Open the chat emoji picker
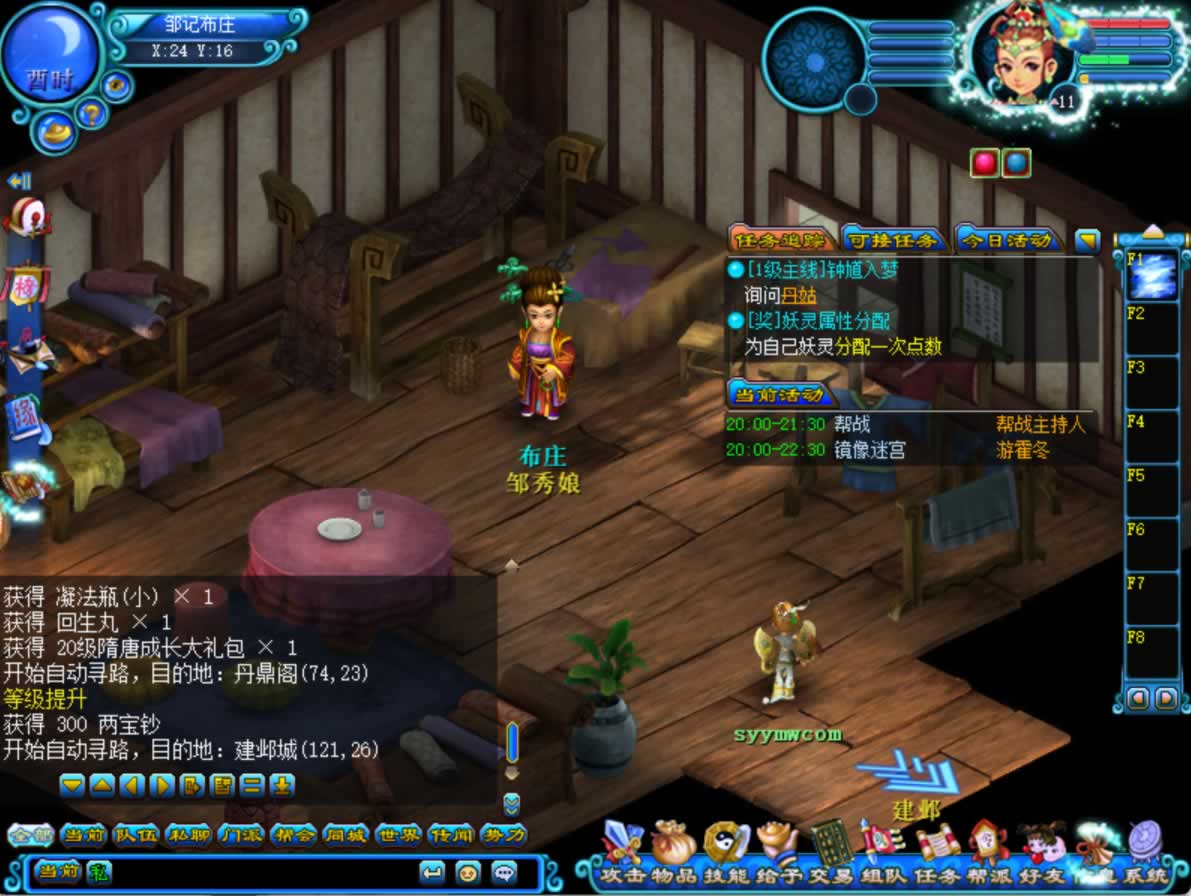 coord(467,871)
